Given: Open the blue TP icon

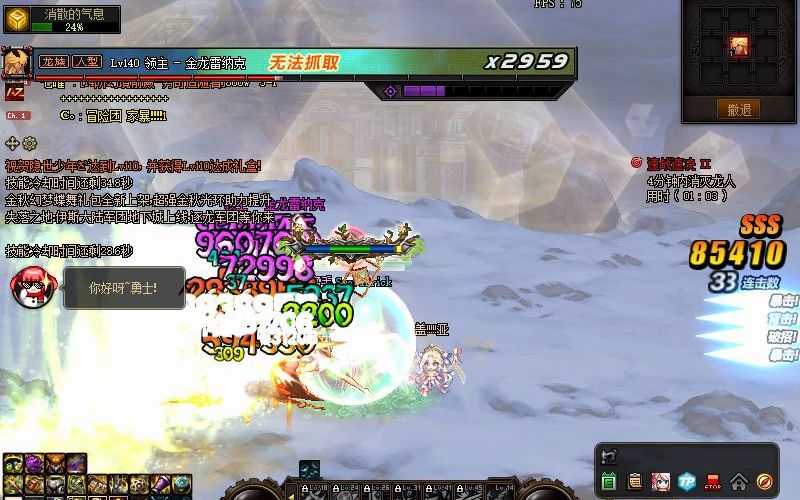Looking at the screenshot, I should 687,482.
